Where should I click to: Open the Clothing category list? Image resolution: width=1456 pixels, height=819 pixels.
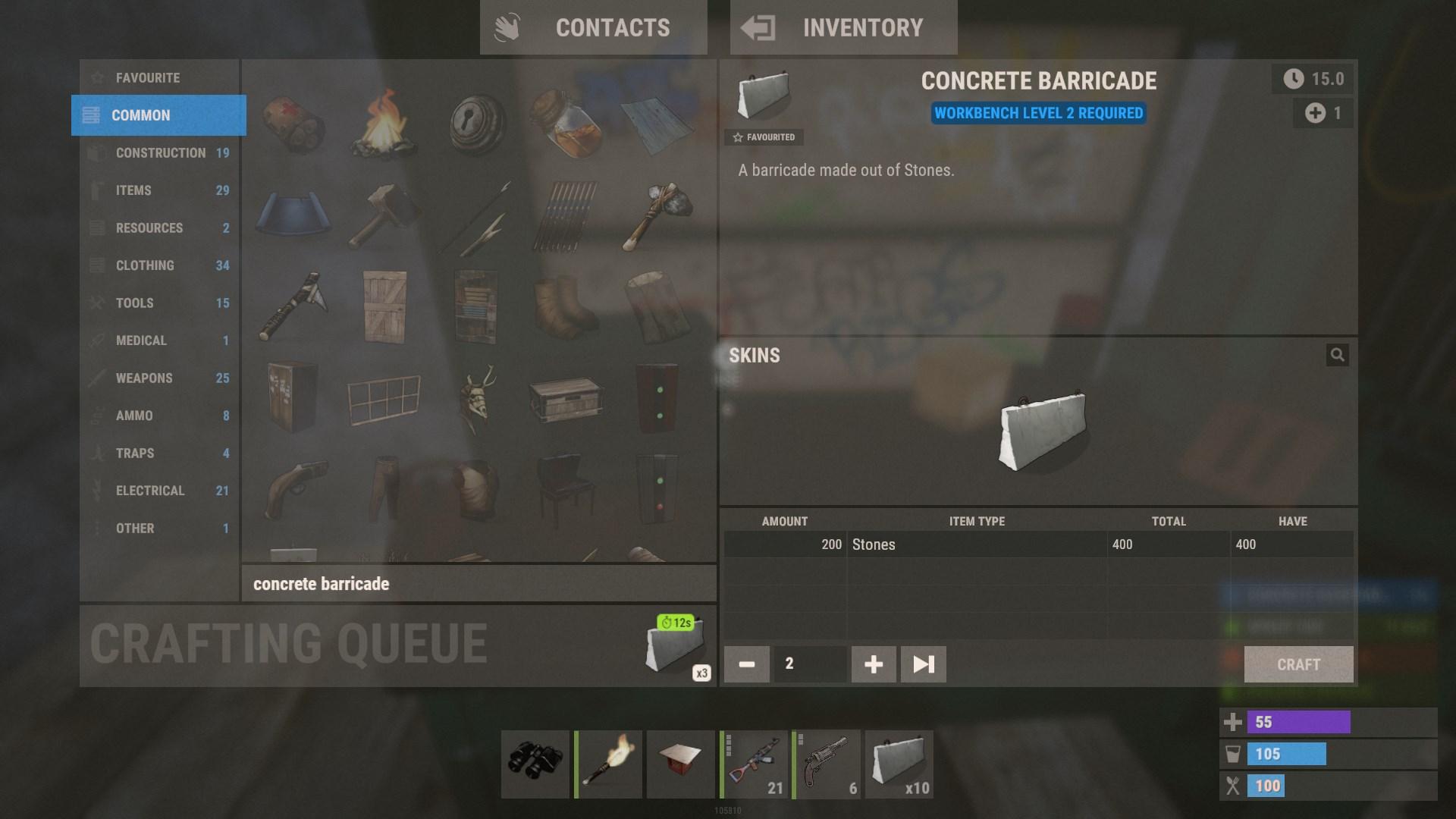tap(158, 265)
